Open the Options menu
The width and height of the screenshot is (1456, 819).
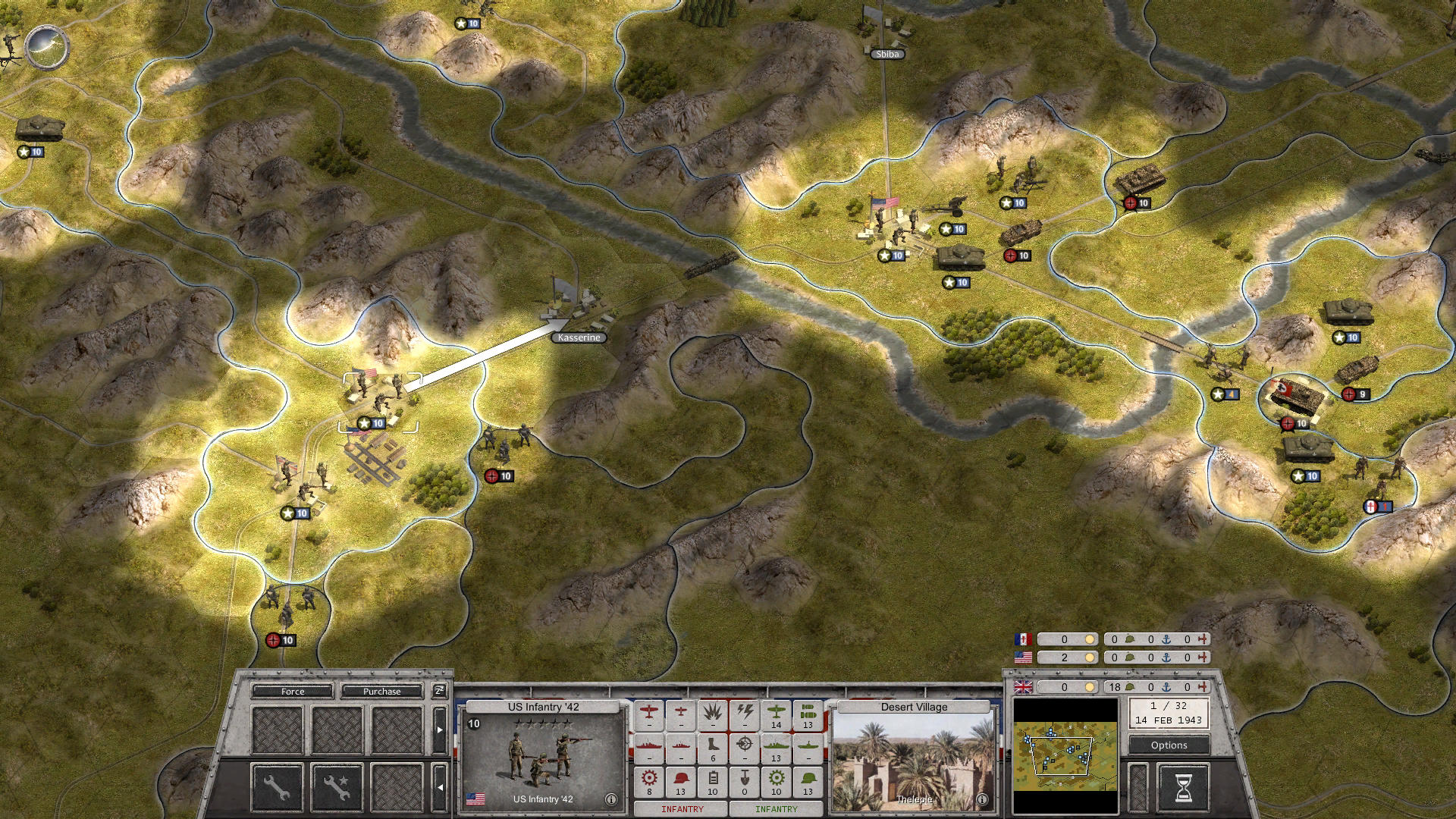[x=1169, y=745]
